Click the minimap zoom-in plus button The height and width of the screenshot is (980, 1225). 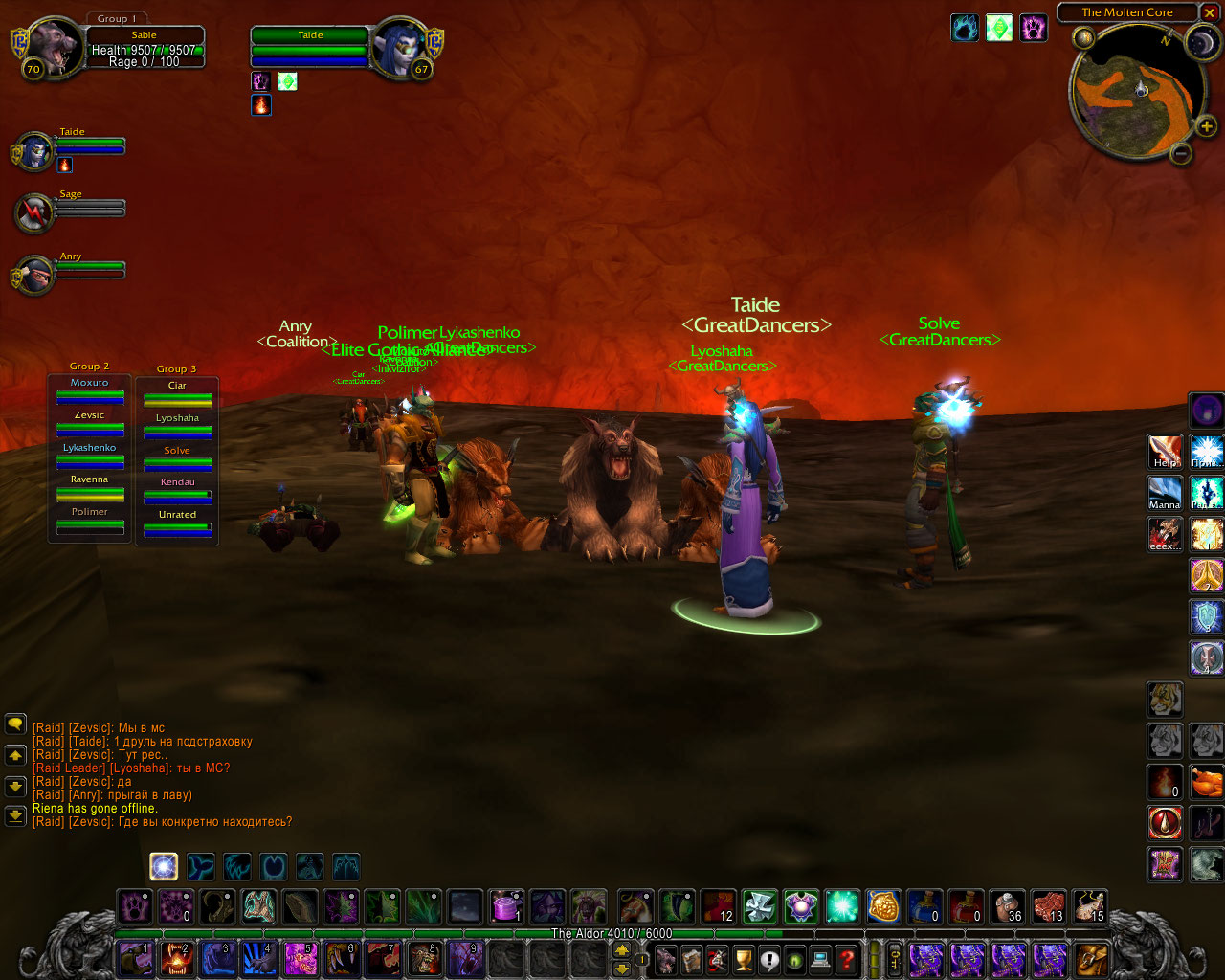pyautogui.click(x=1206, y=126)
